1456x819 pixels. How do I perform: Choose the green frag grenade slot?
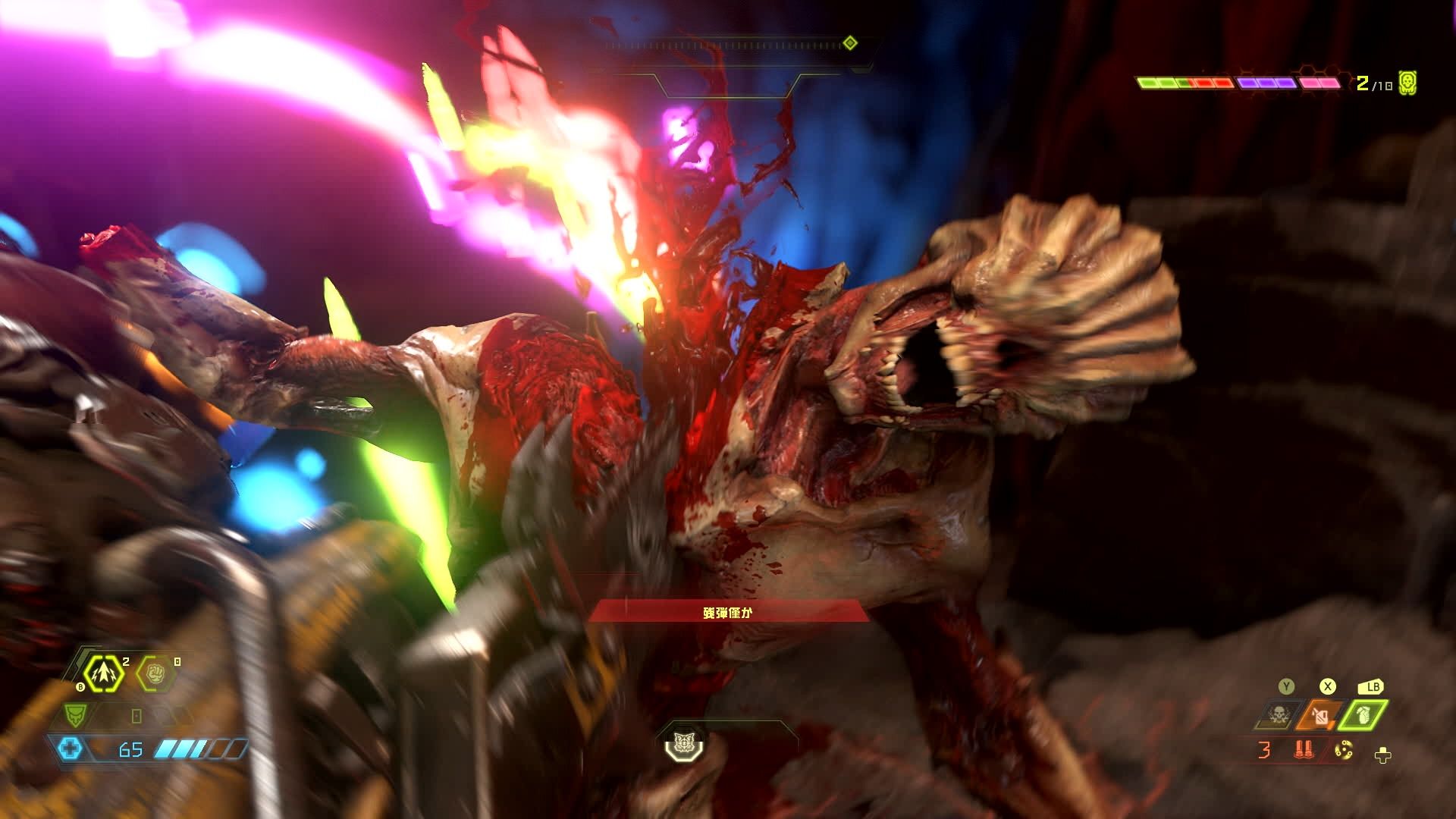pyautogui.click(x=1364, y=715)
